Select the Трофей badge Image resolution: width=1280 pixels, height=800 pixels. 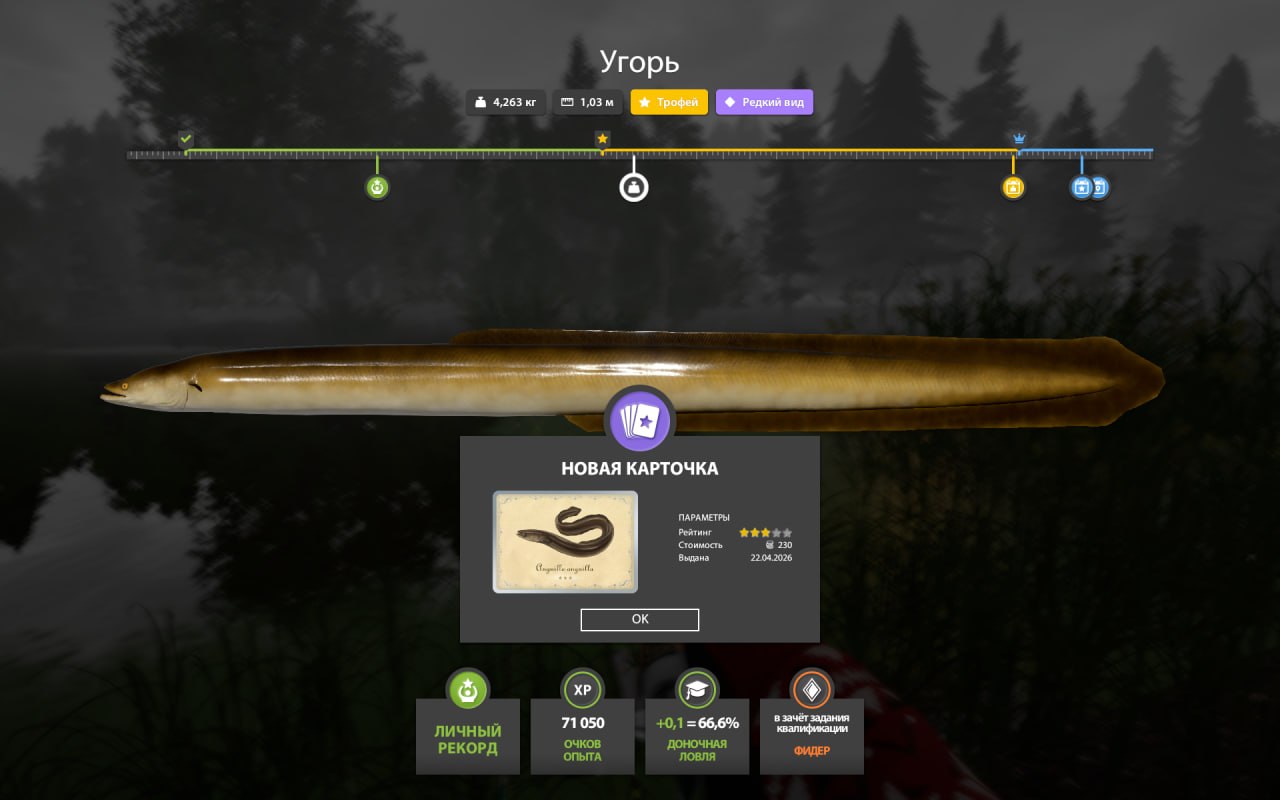coord(668,102)
